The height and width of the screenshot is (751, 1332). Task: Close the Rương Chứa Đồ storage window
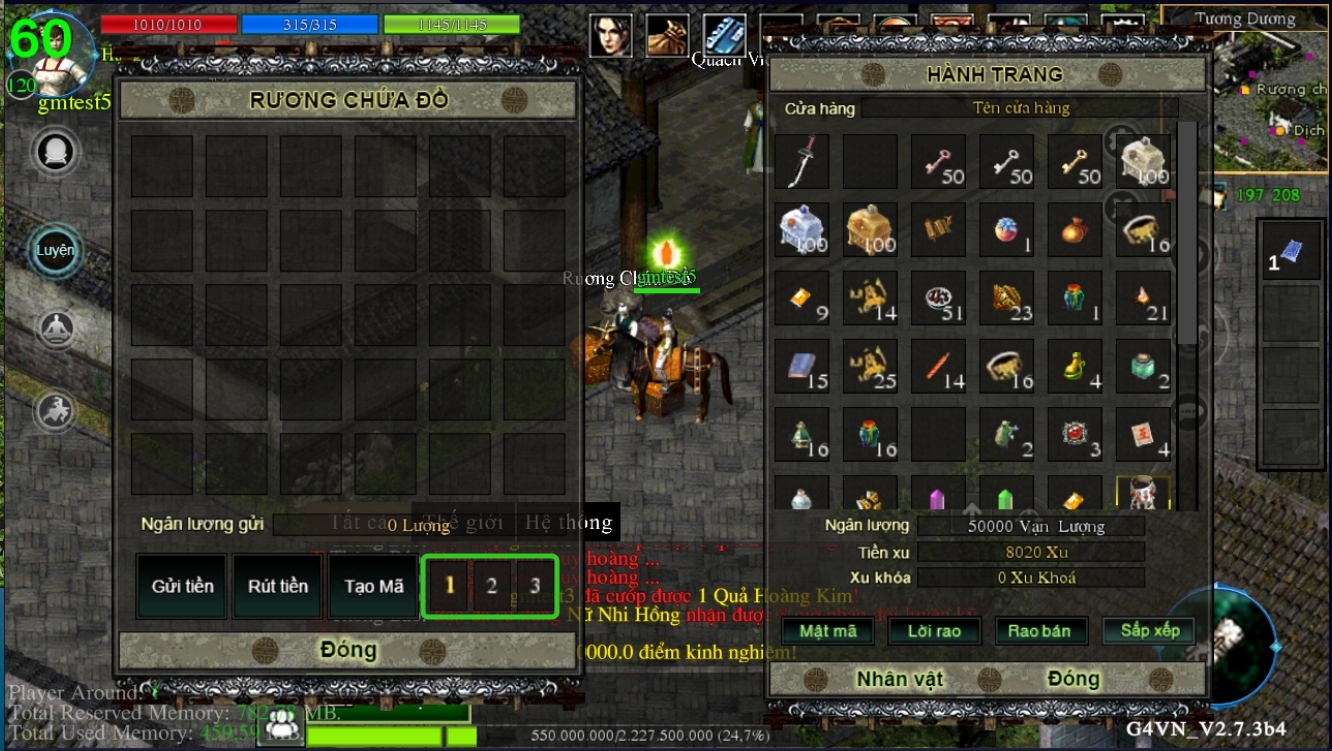(348, 650)
